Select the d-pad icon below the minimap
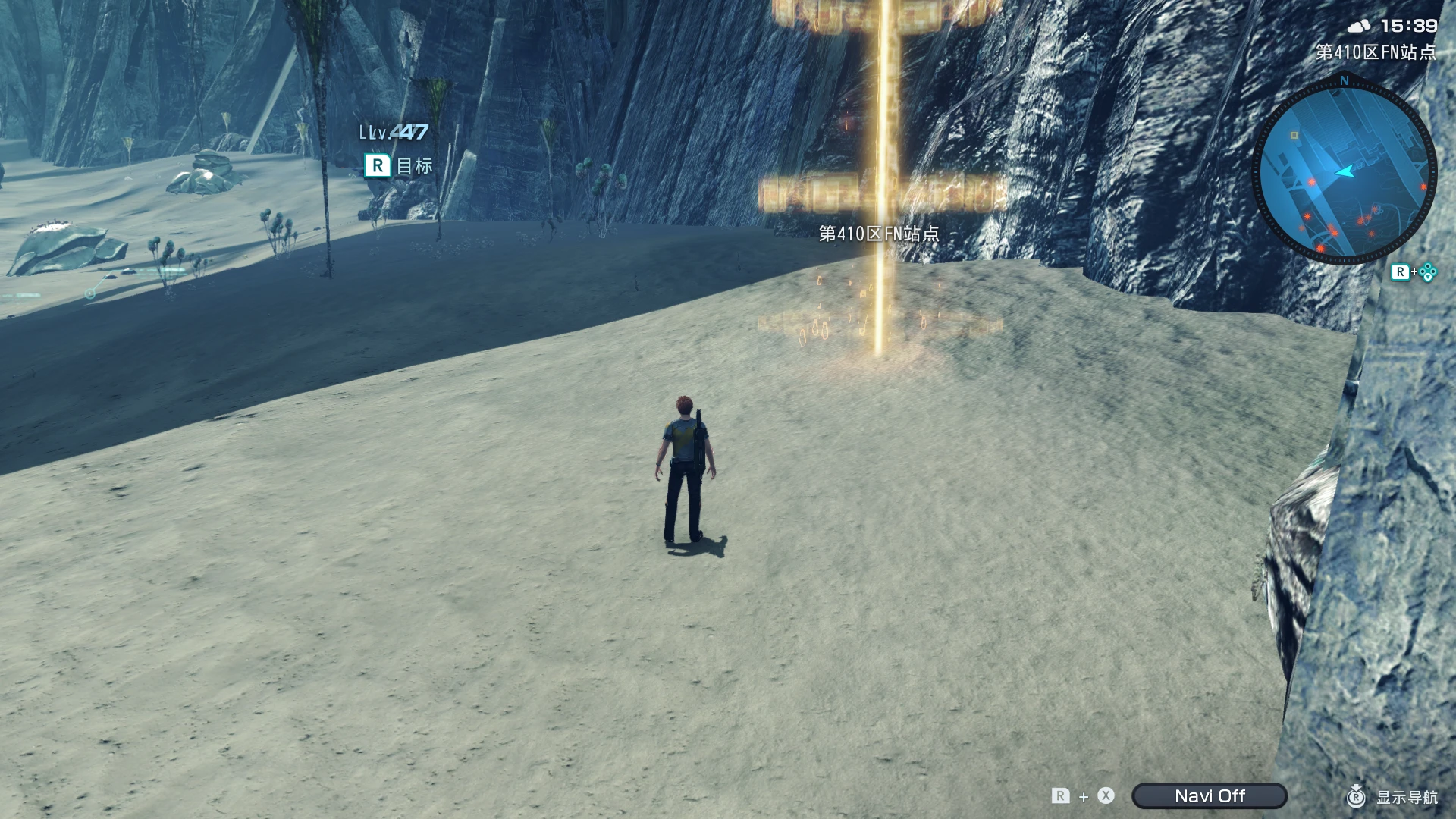 click(x=1429, y=271)
